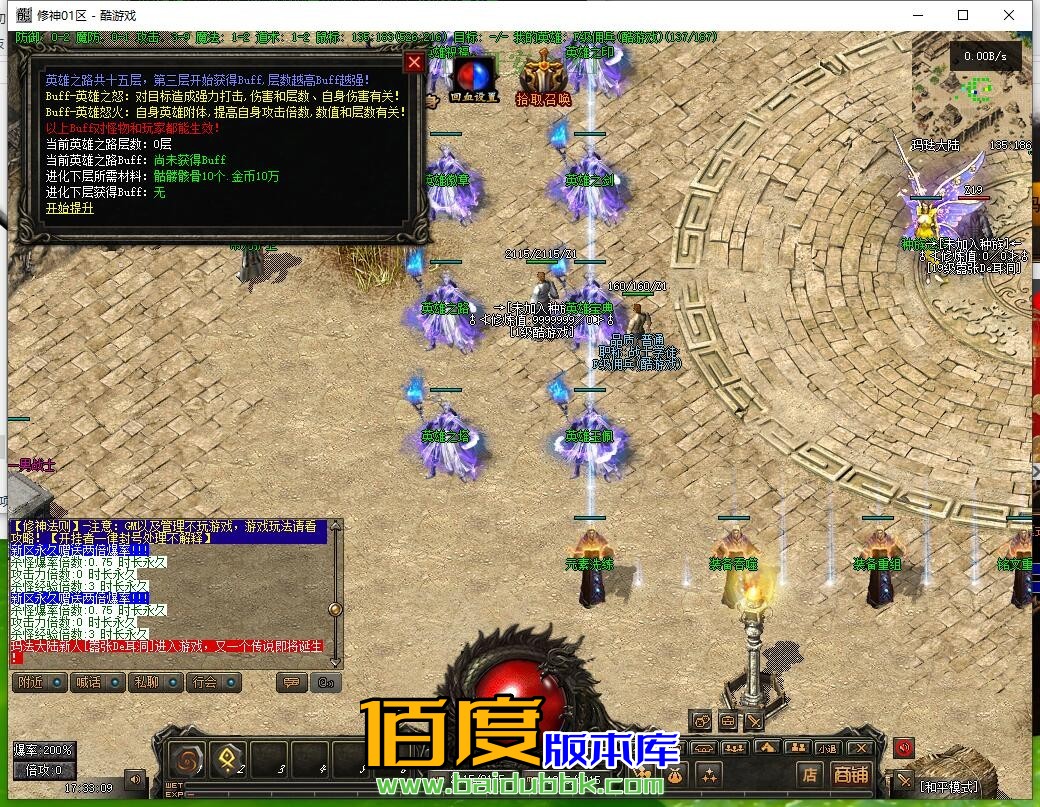This screenshot has height=807, width=1040.
Task: Toggle the red speaker sound button
Action: (904, 747)
